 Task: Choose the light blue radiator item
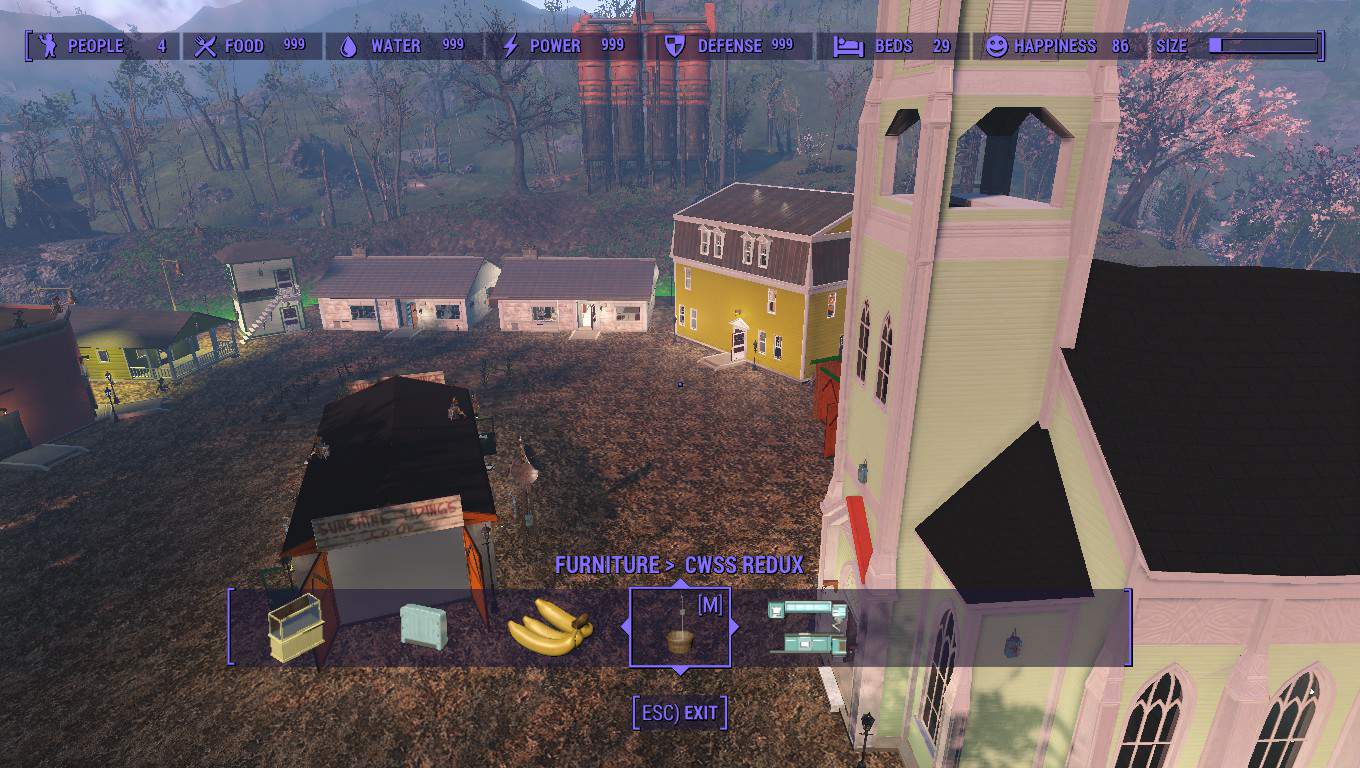pyautogui.click(x=423, y=626)
